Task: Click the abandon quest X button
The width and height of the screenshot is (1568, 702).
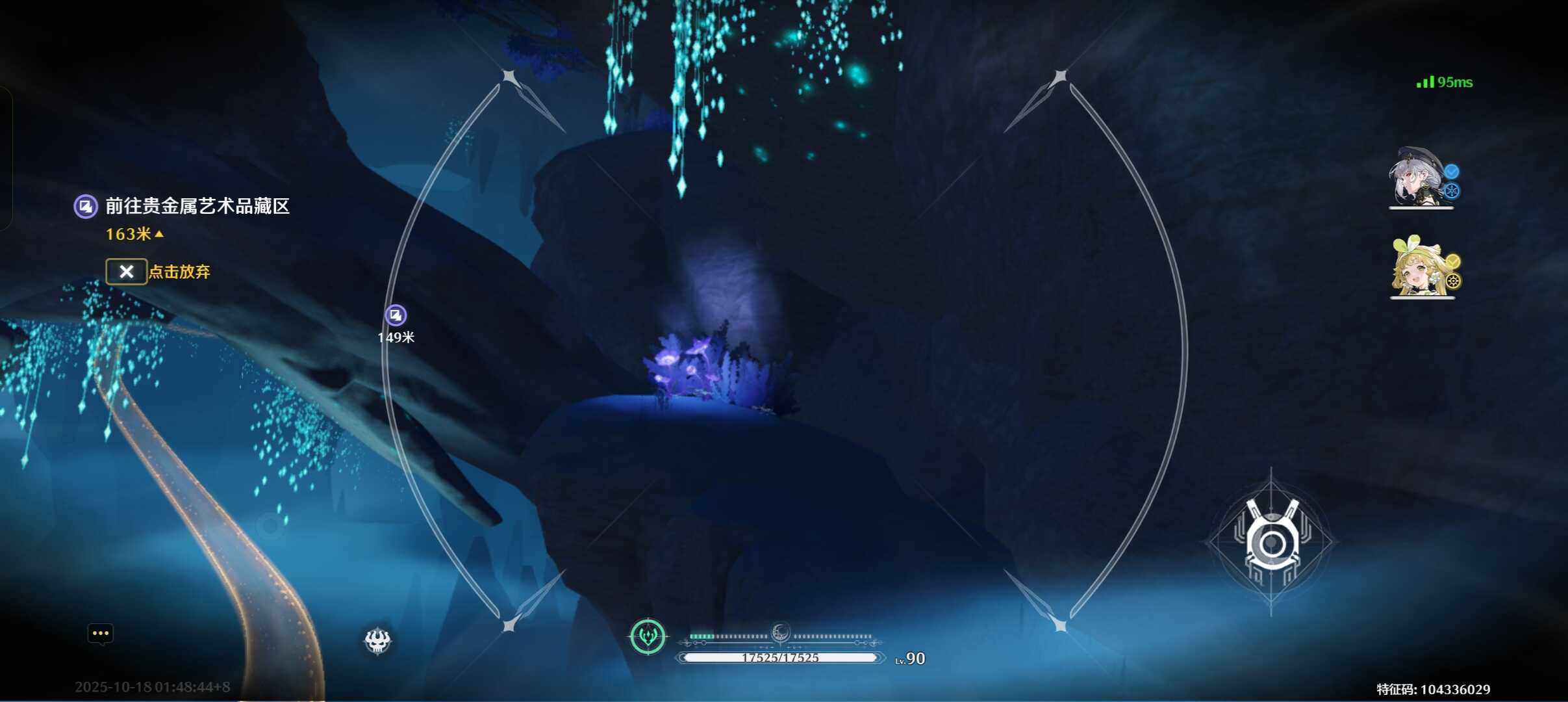Action: click(126, 272)
